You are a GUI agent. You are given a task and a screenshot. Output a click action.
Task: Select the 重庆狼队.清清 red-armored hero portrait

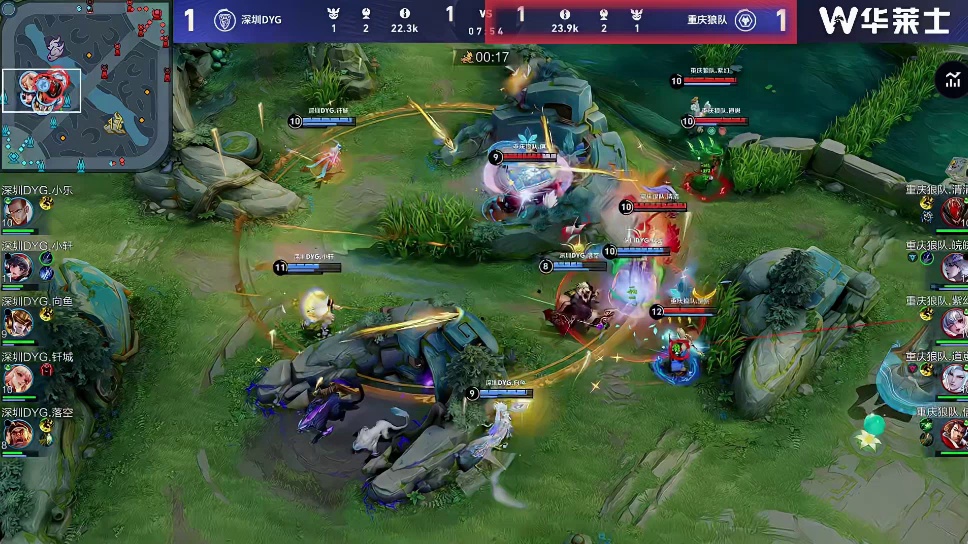point(952,211)
